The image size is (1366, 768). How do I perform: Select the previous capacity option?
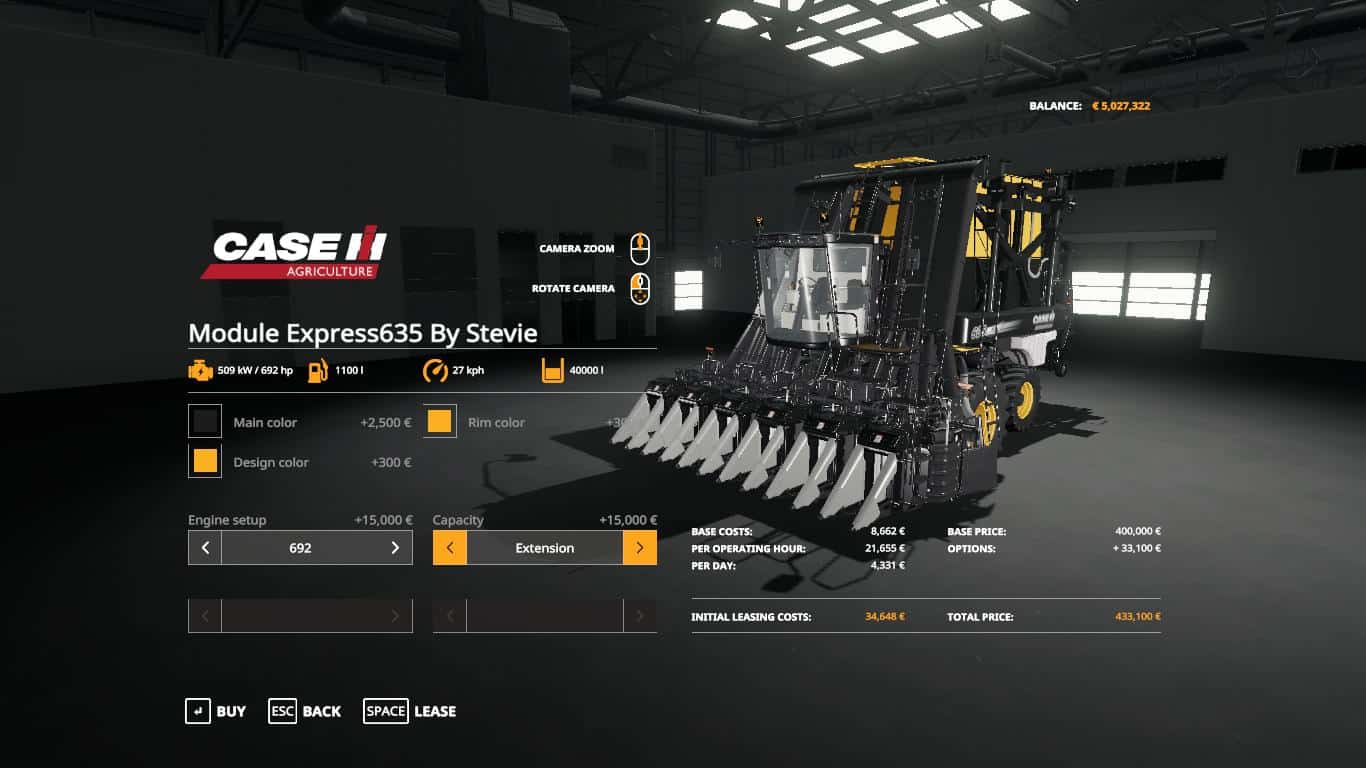click(x=449, y=548)
